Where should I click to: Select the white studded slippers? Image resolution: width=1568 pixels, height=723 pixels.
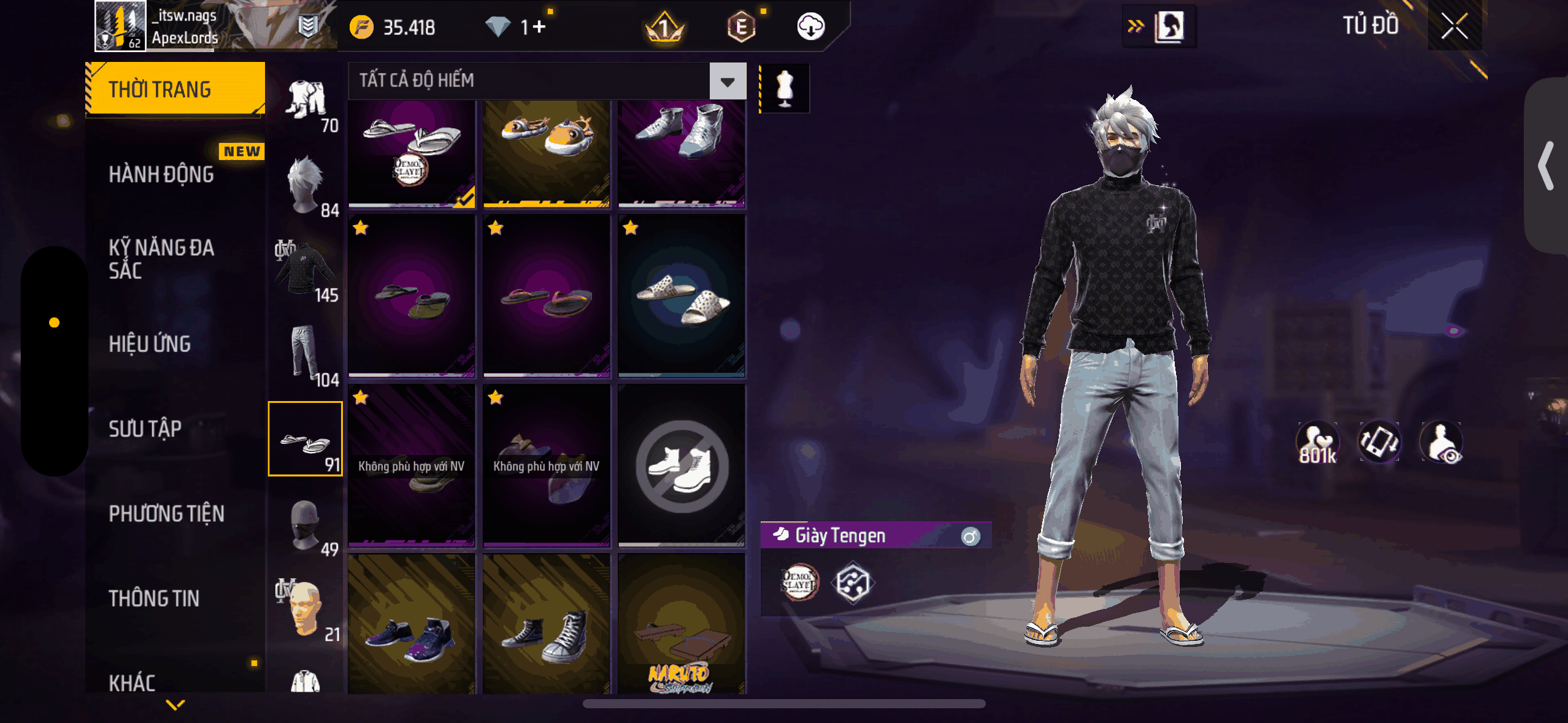pyautogui.click(x=682, y=295)
